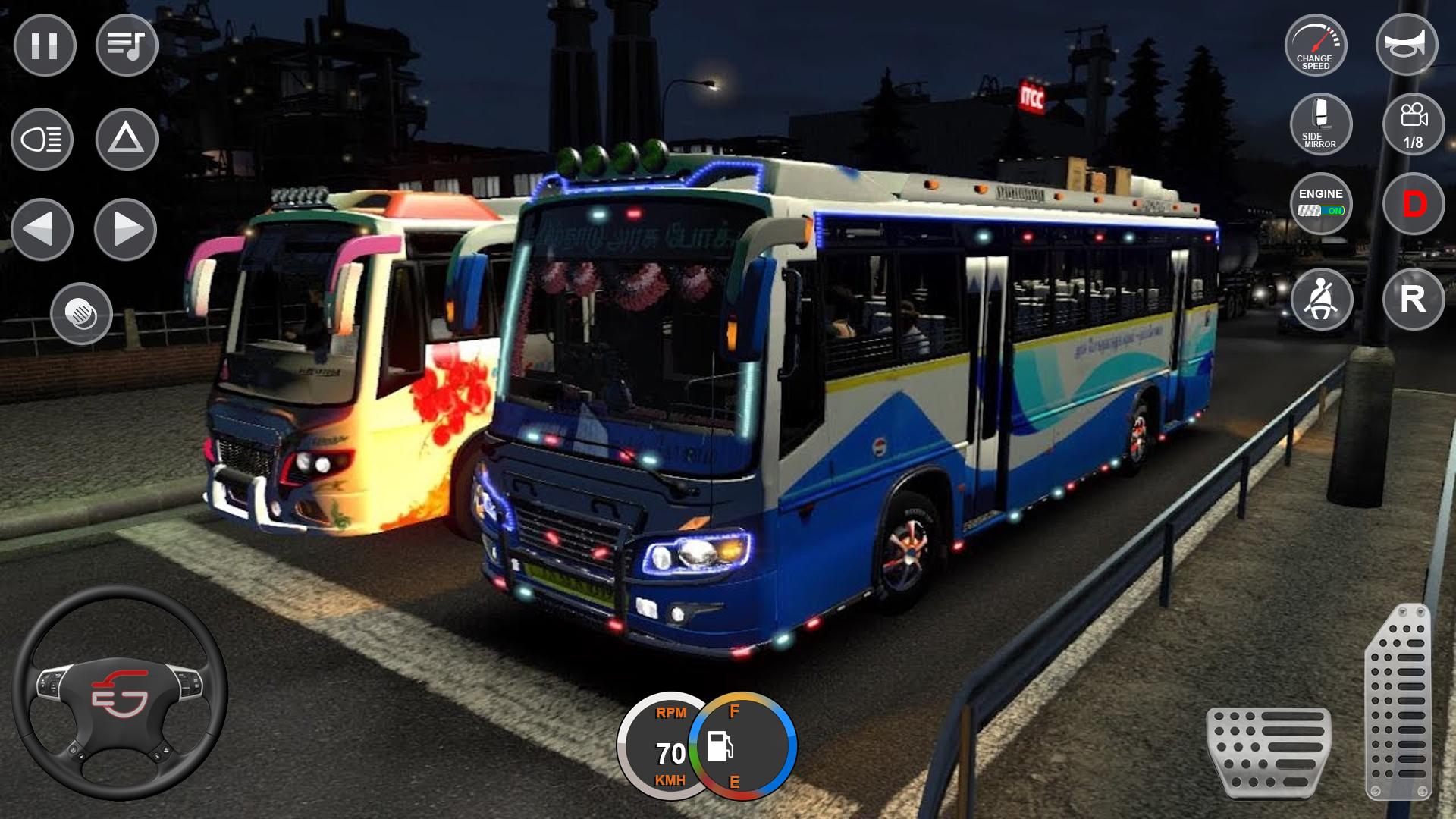Select Drive gear D
Screen dimensions: 1456x819
[1414, 204]
